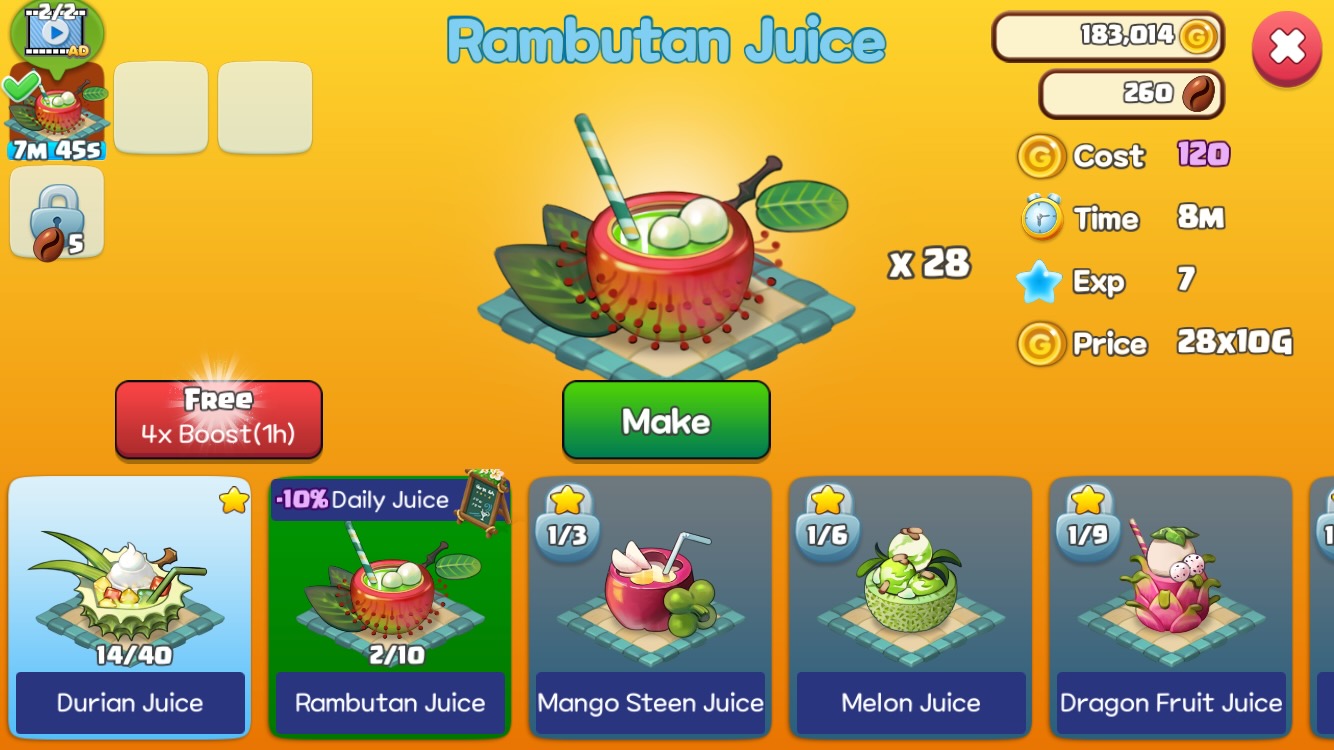This screenshot has width=1334, height=750.
Task: Unlock the padlocked queue slot for 5 beans
Action: coord(57,213)
